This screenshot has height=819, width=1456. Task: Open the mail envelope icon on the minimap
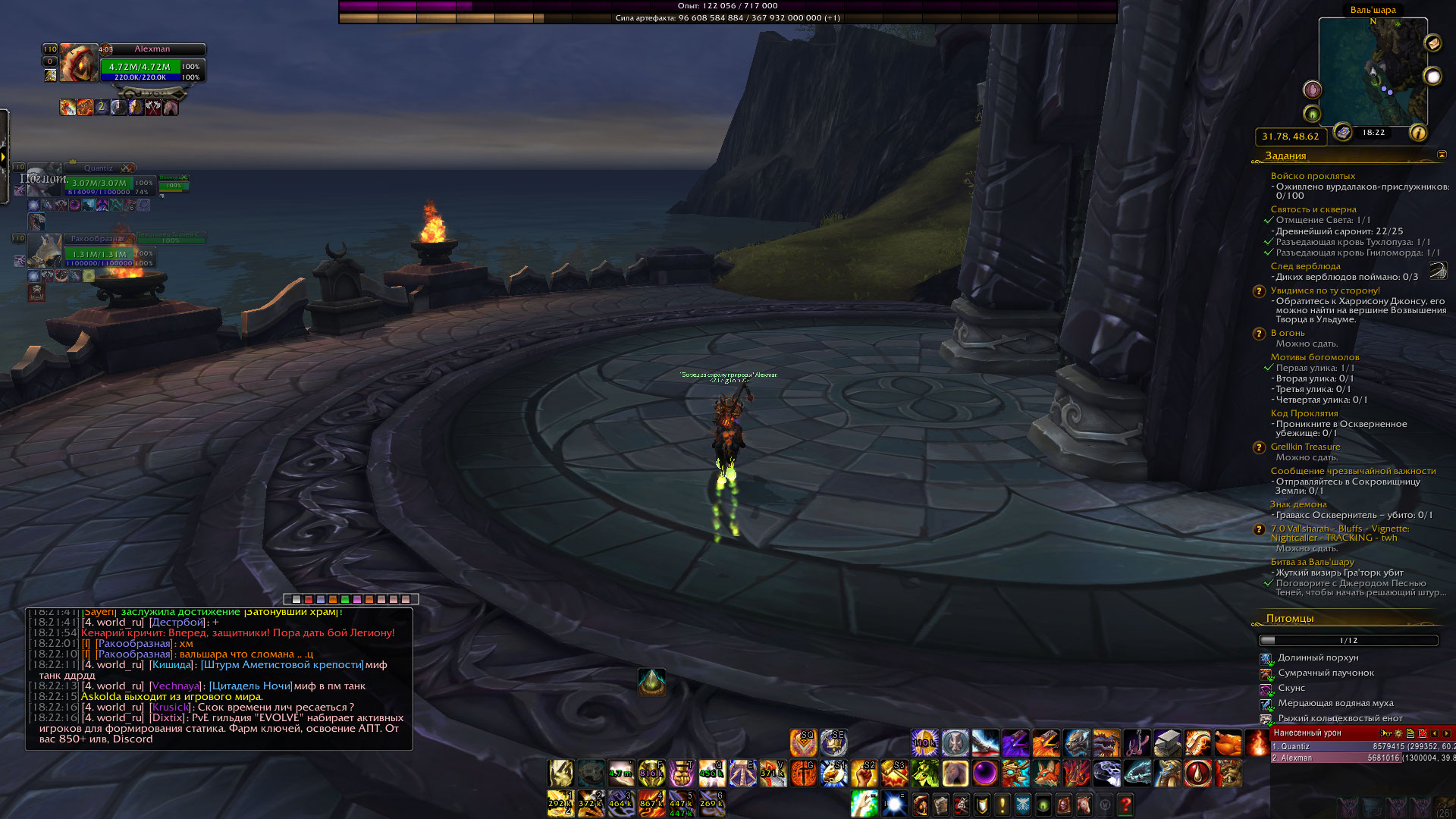[x=1432, y=43]
